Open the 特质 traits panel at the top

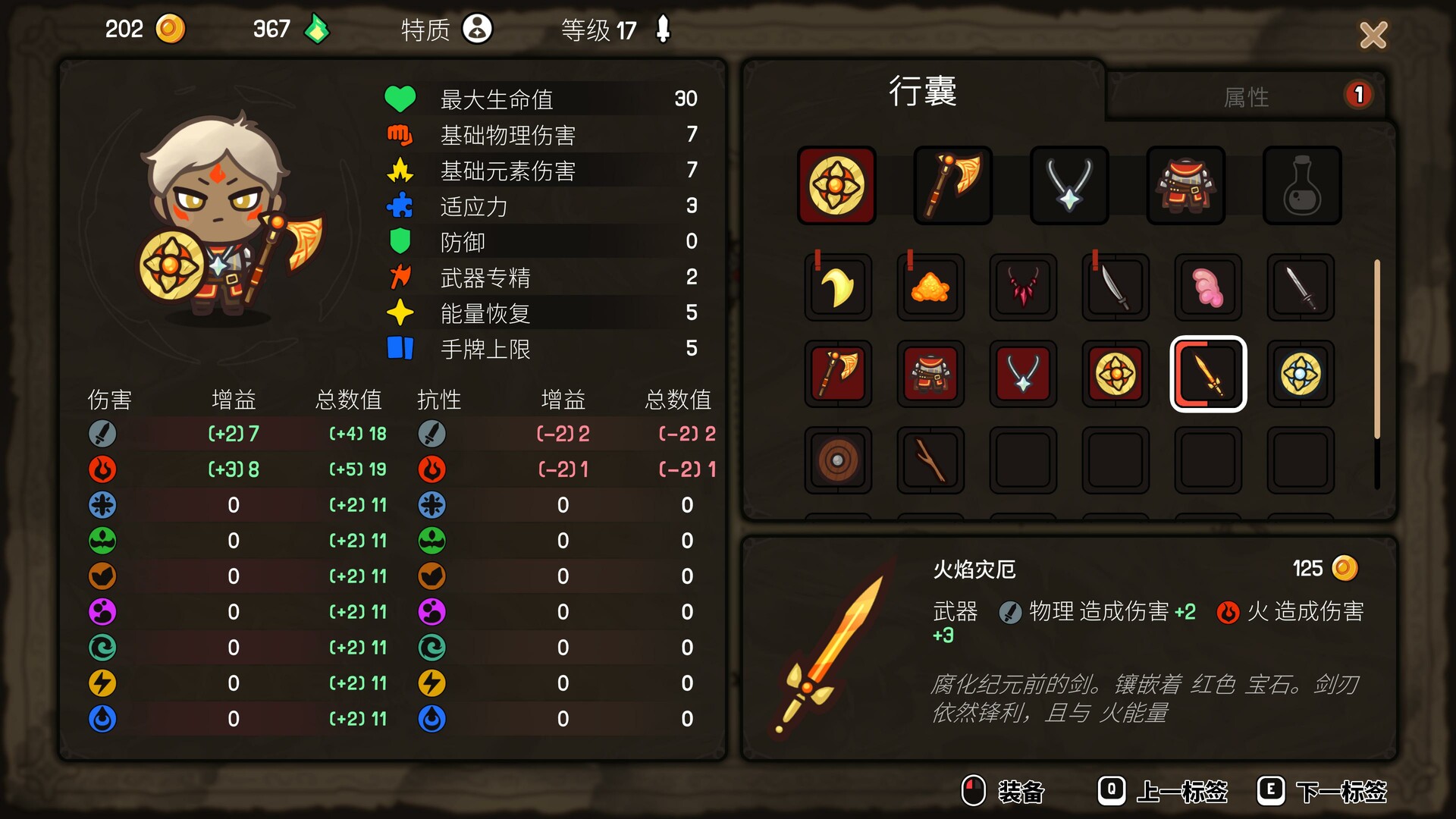(446, 30)
